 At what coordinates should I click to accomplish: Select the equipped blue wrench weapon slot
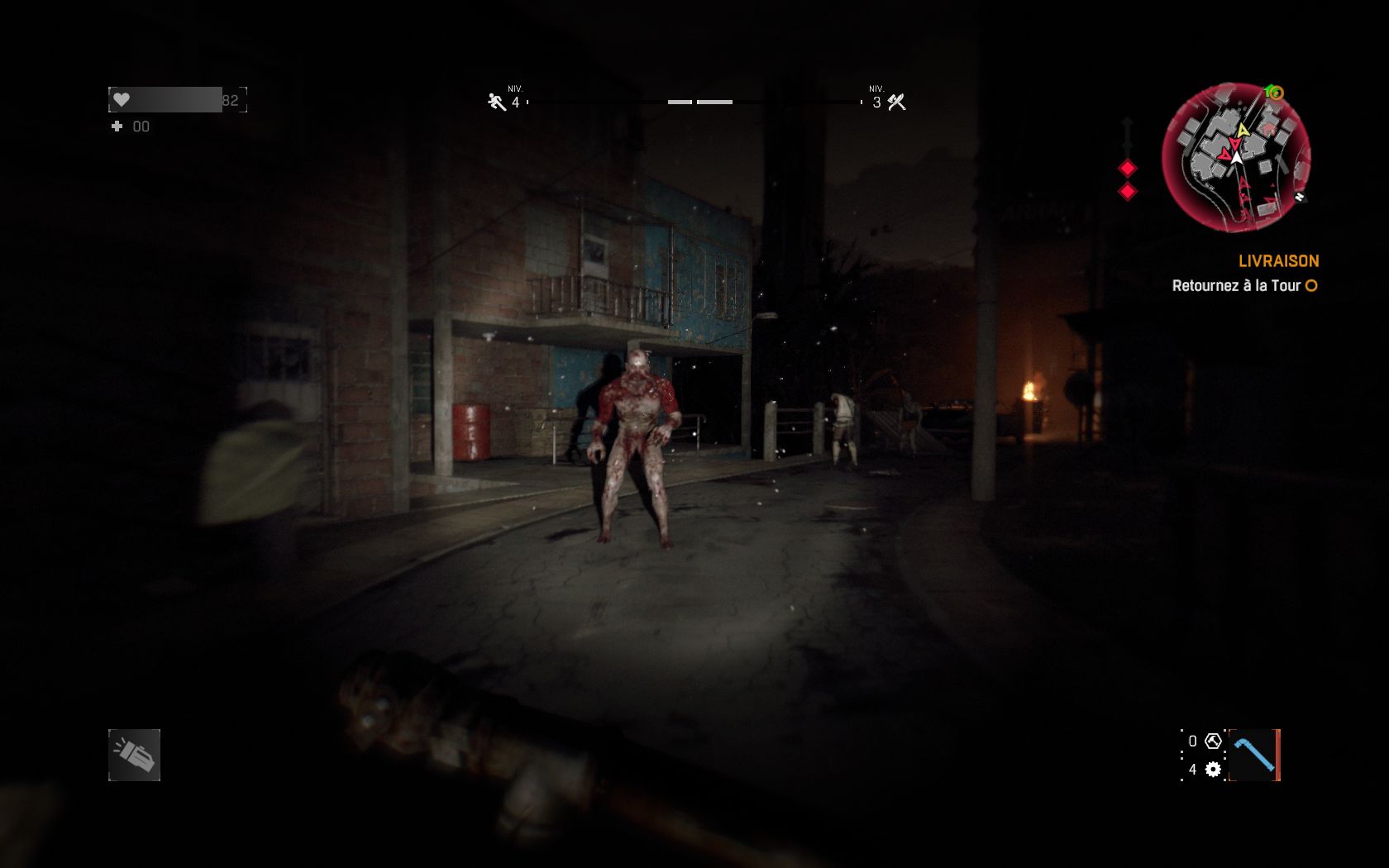[x=1254, y=755]
